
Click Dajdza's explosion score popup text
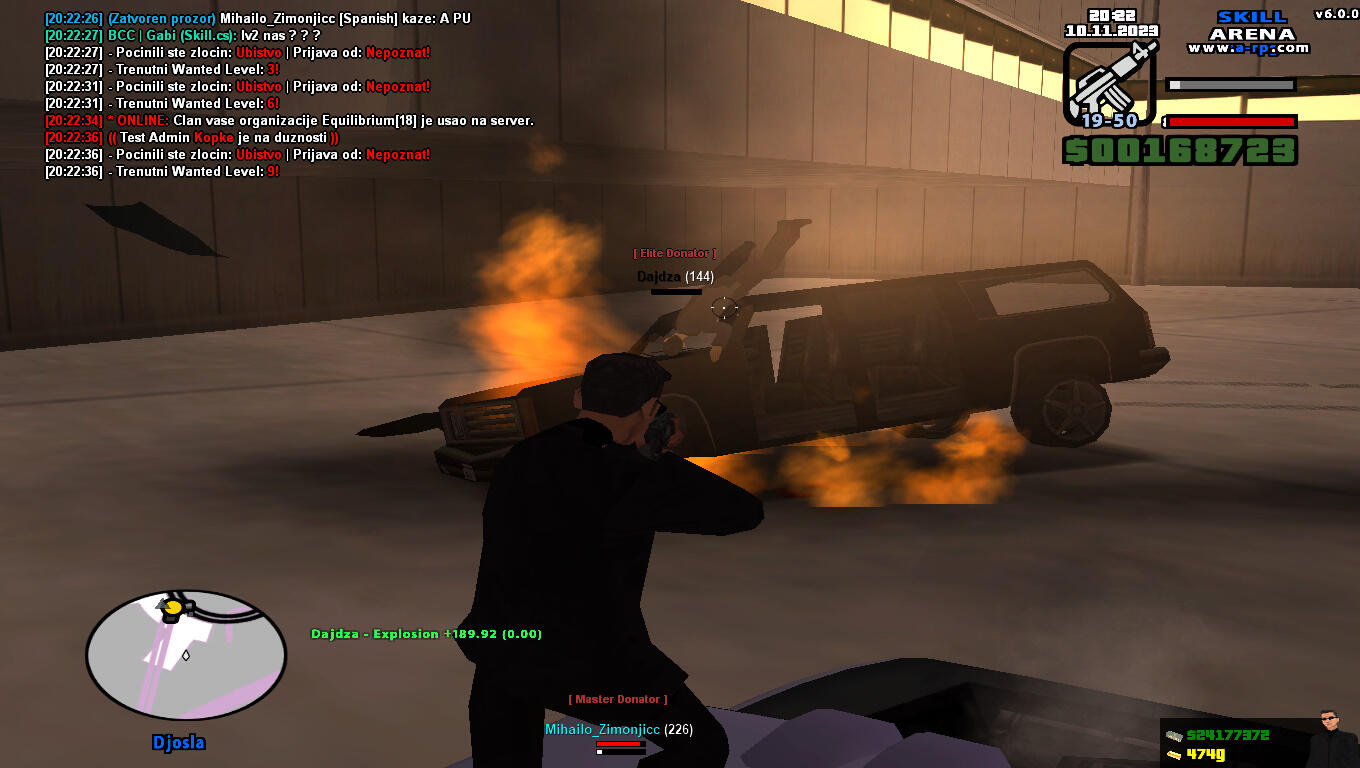pyautogui.click(x=428, y=633)
